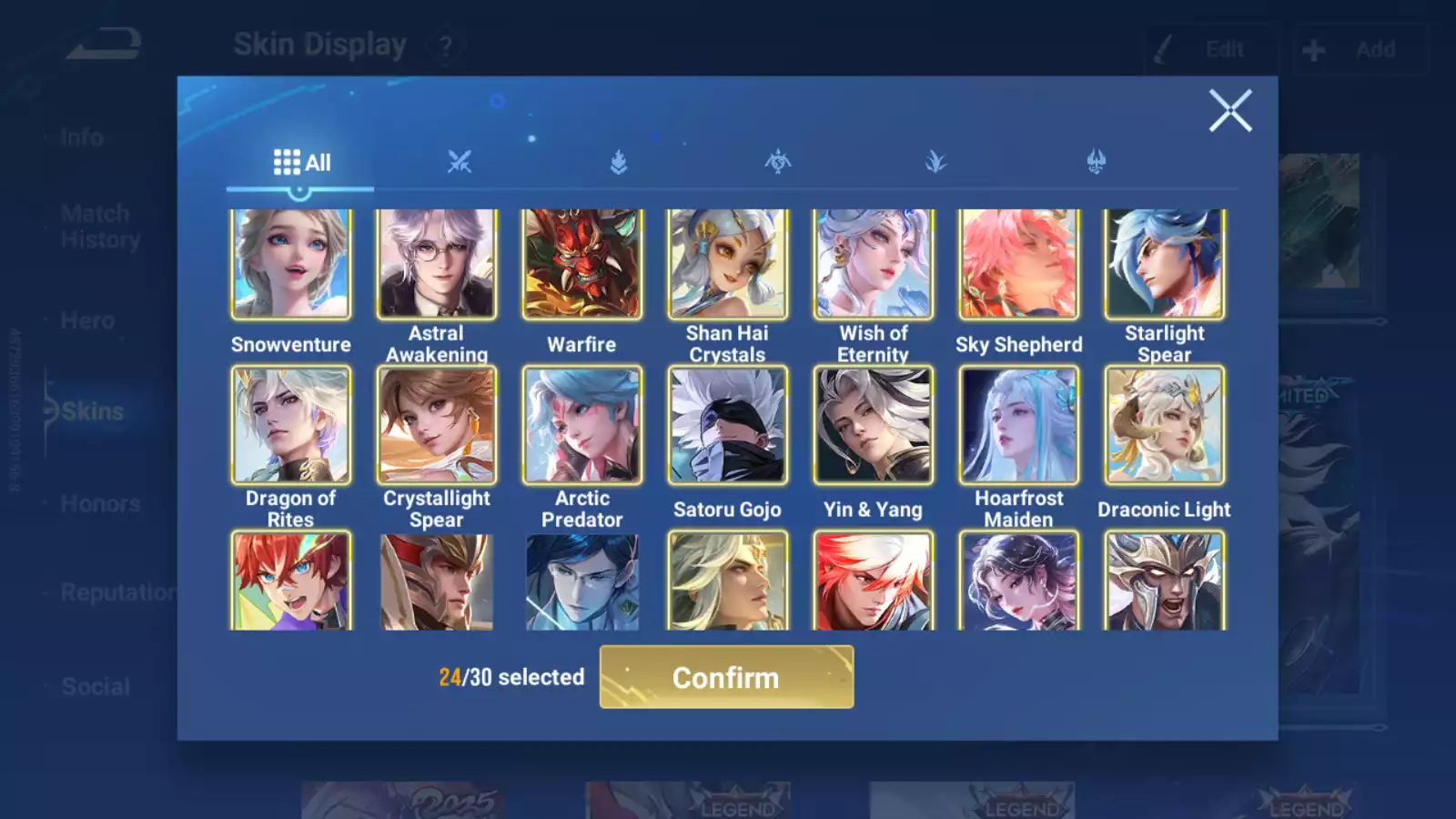This screenshot has height=819, width=1456.
Task: Close the skin selection dialog
Action: pos(1229,111)
